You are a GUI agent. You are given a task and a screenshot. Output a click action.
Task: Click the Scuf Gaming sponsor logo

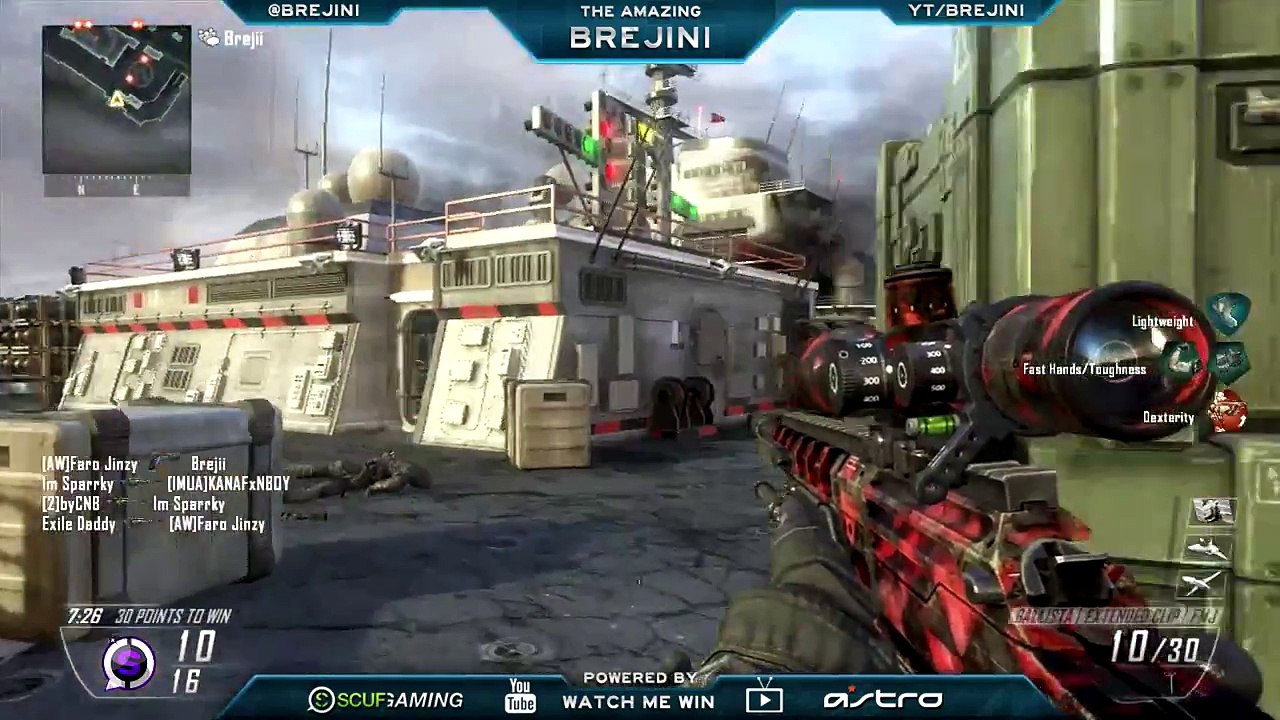coord(386,700)
